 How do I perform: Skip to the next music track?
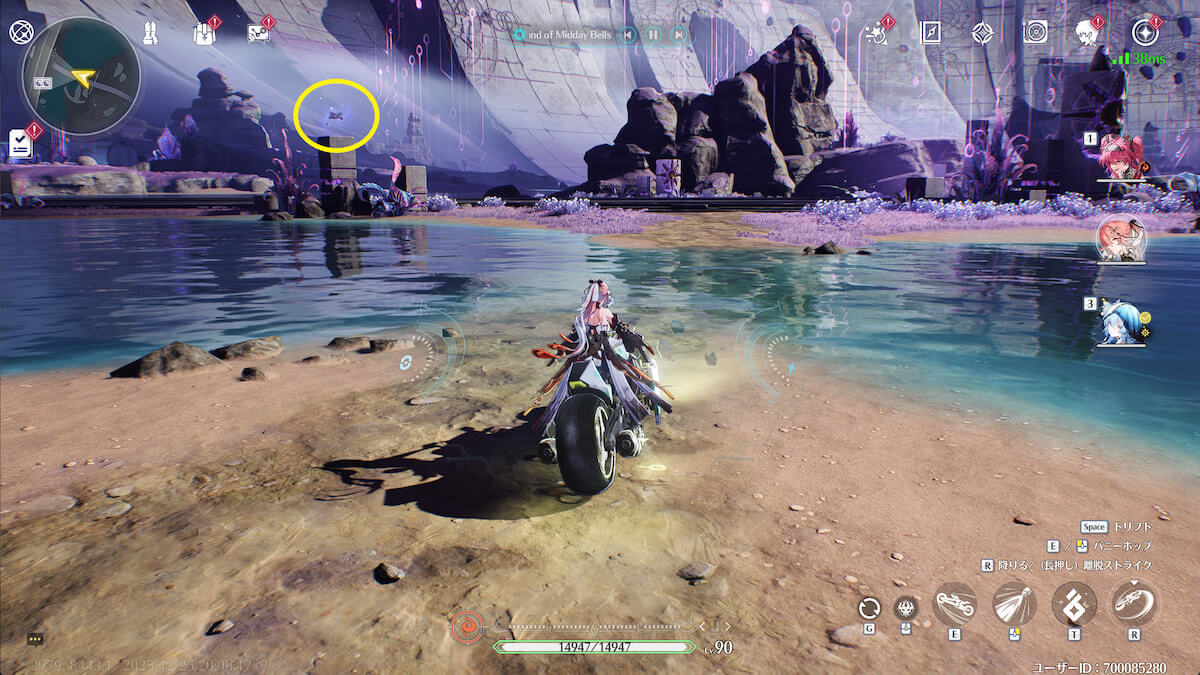(x=679, y=35)
